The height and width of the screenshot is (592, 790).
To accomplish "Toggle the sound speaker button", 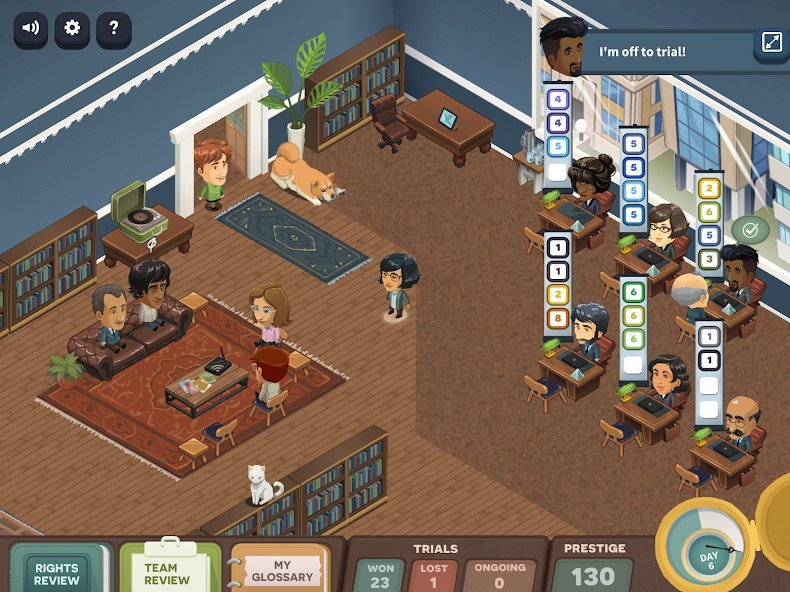I will [31, 29].
